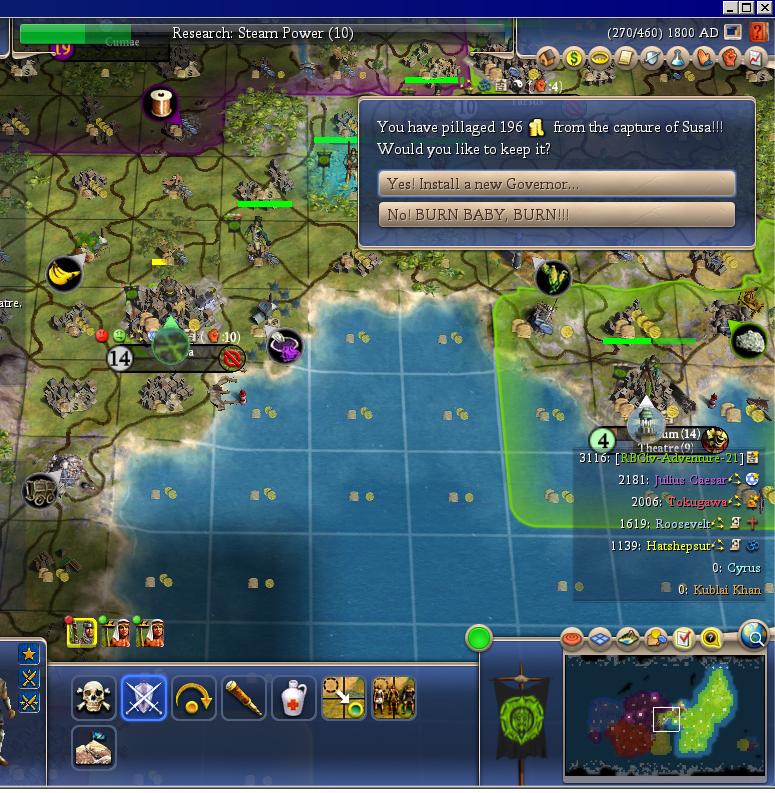
Task: Open the domestic advisor house icon
Action: click(x=548, y=58)
